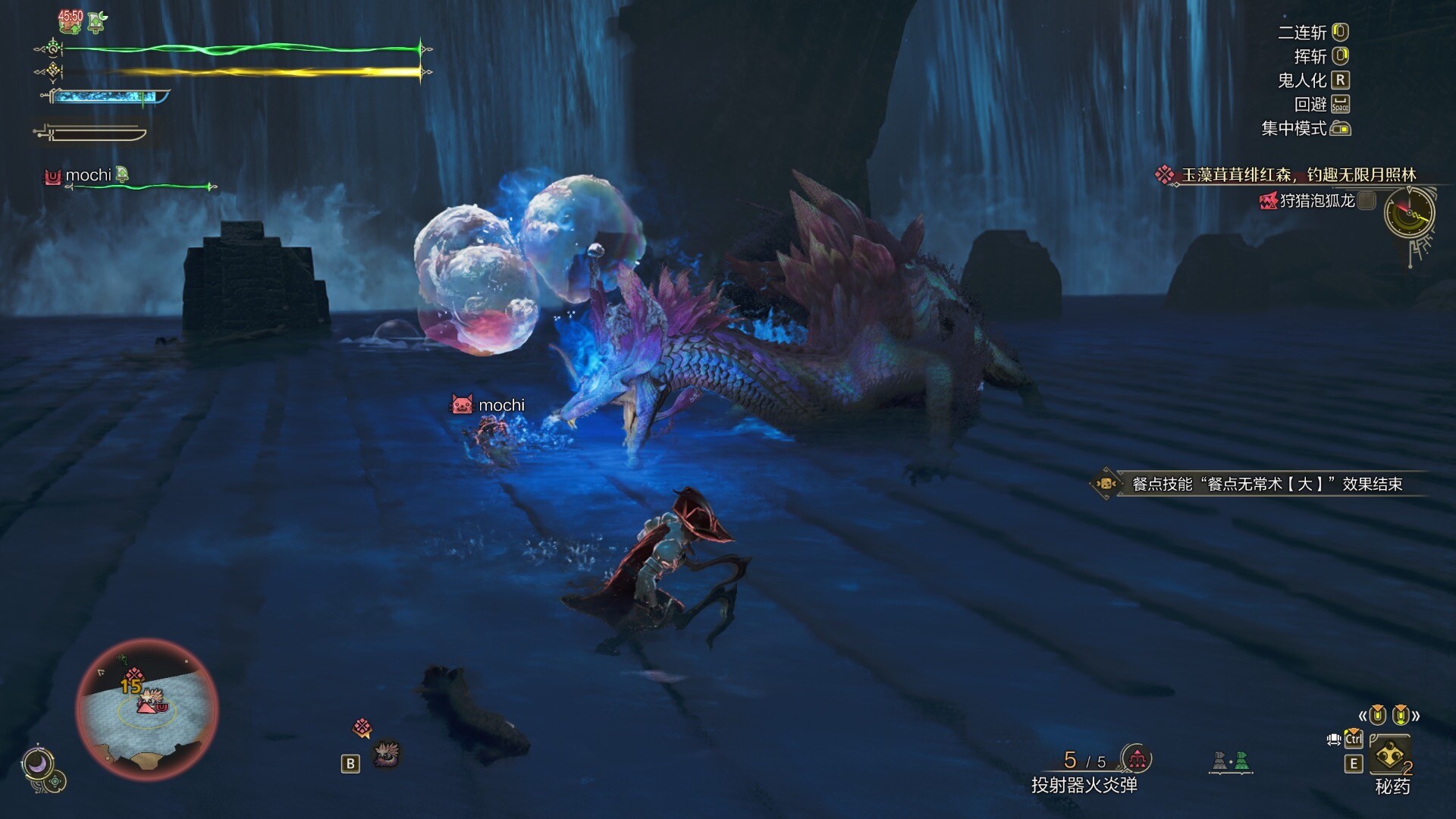Image resolution: width=1456 pixels, height=819 pixels.
Task: Click the crescent moon time-of-day icon
Action: [36, 763]
